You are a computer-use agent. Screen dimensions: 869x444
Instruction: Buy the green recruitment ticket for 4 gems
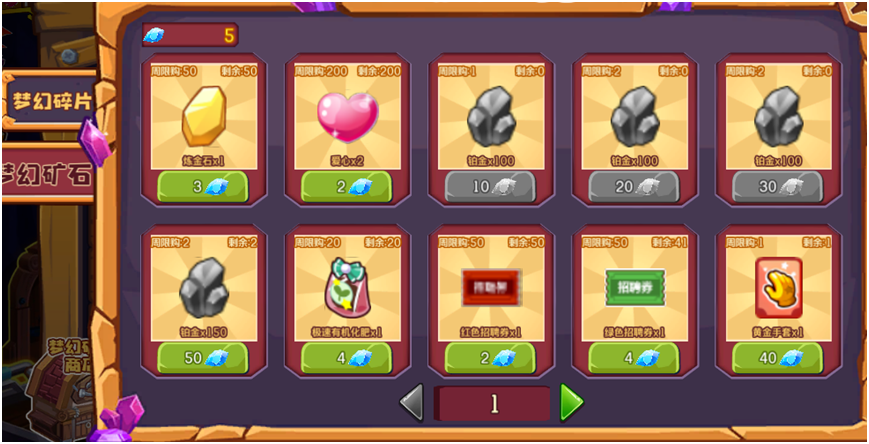pos(634,358)
